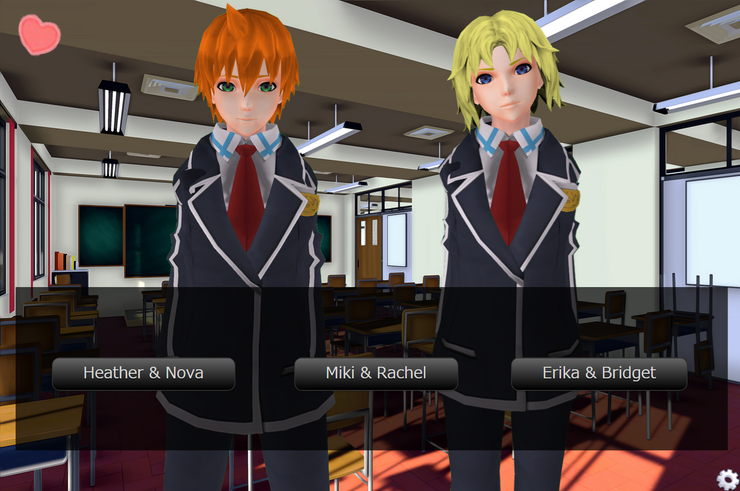The image size is (740, 491).
Task: Select the Miki & Rachel choice
Action: (x=376, y=374)
